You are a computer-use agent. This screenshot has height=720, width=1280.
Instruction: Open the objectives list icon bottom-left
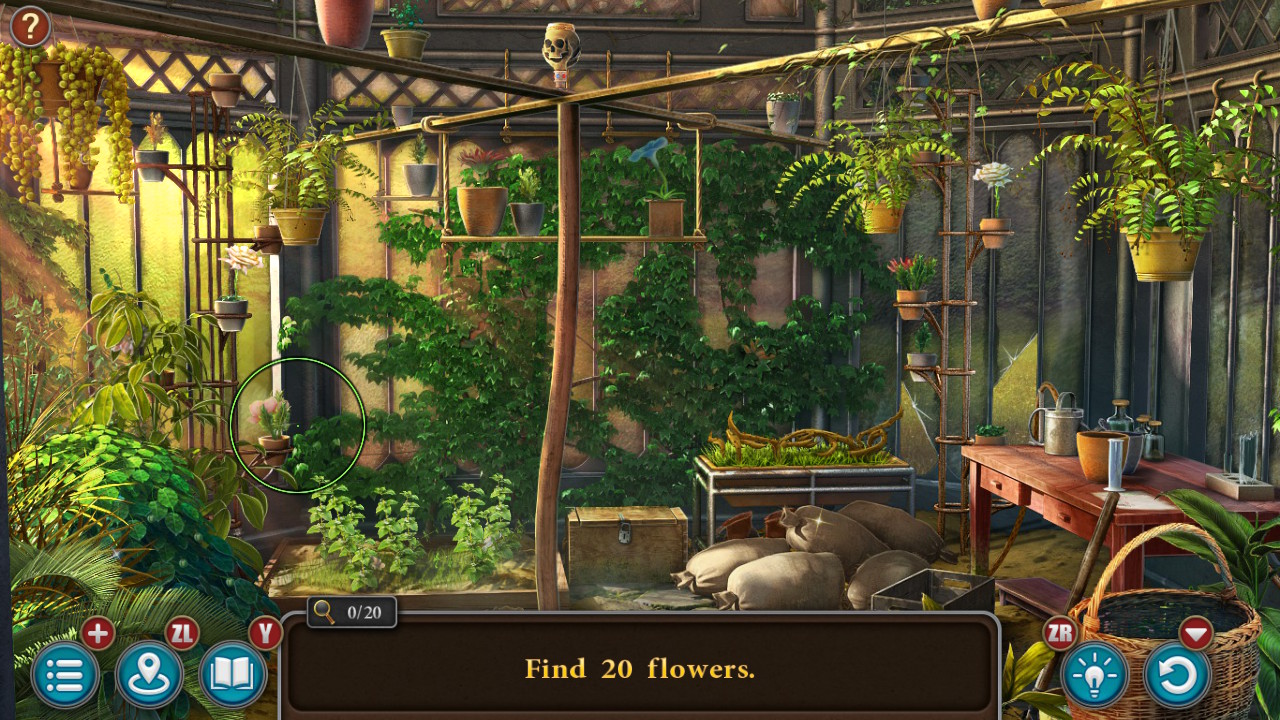tap(66, 676)
